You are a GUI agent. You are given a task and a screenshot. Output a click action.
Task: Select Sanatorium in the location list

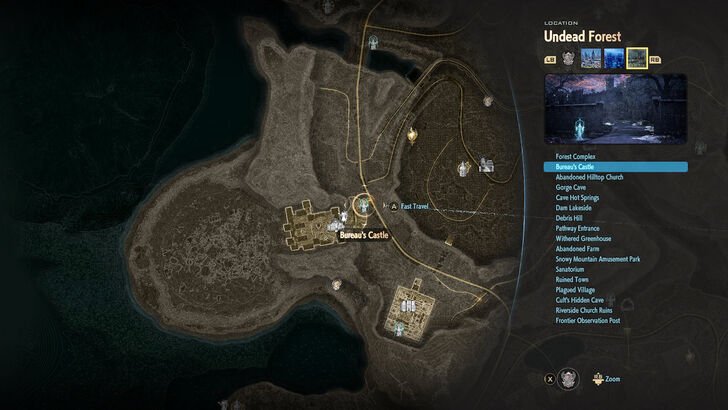tap(571, 269)
